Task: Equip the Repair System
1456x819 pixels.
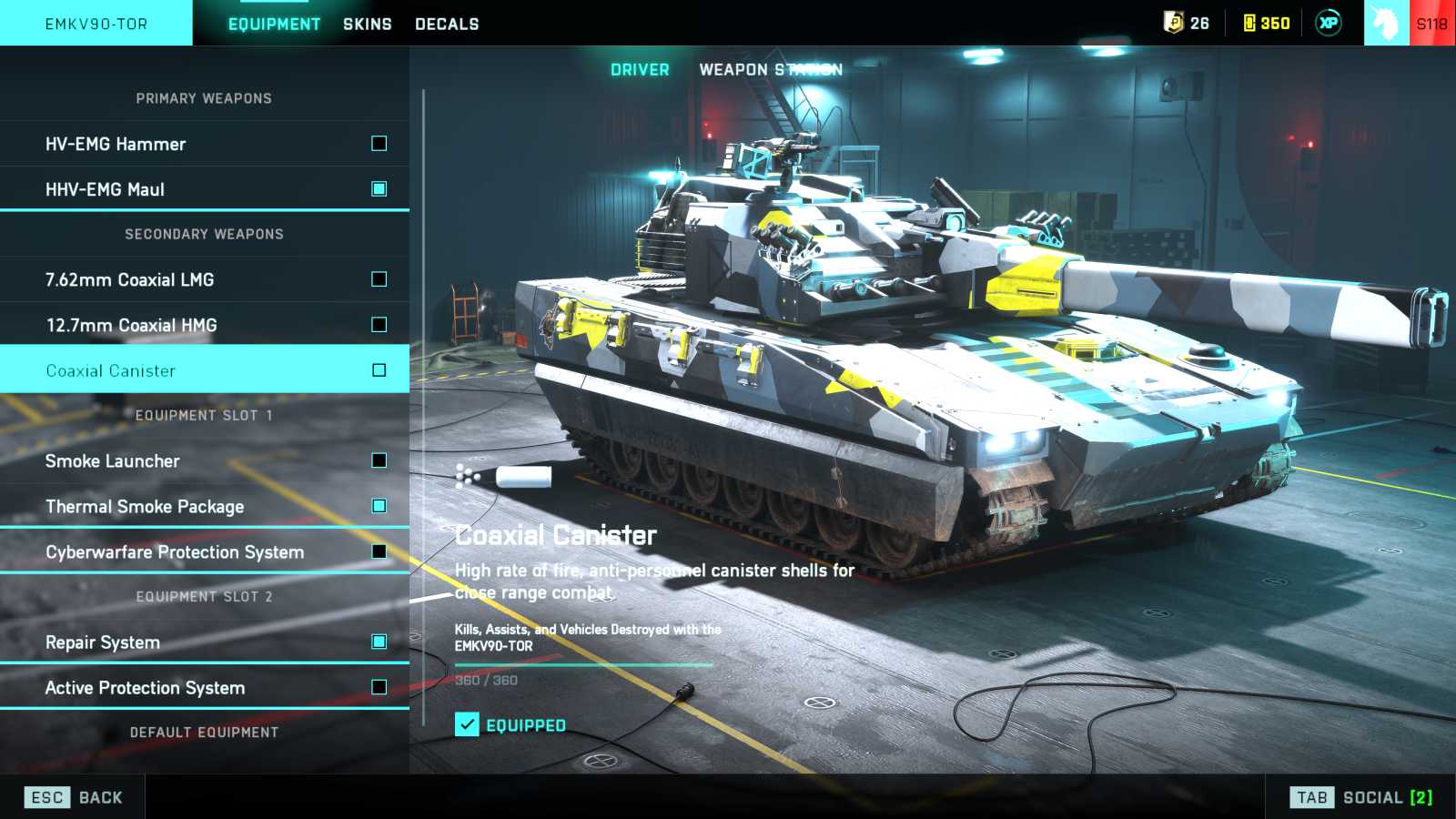Action: point(205,642)
